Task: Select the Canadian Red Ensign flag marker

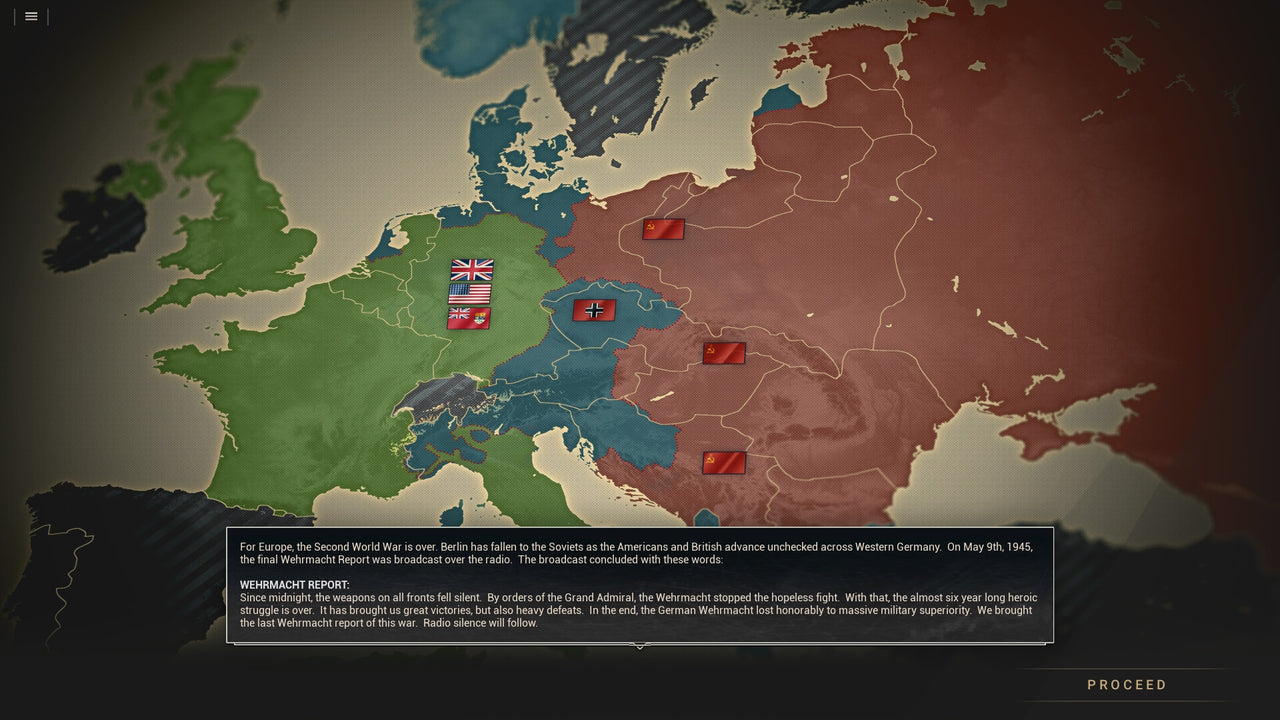Action: [471, 315]
